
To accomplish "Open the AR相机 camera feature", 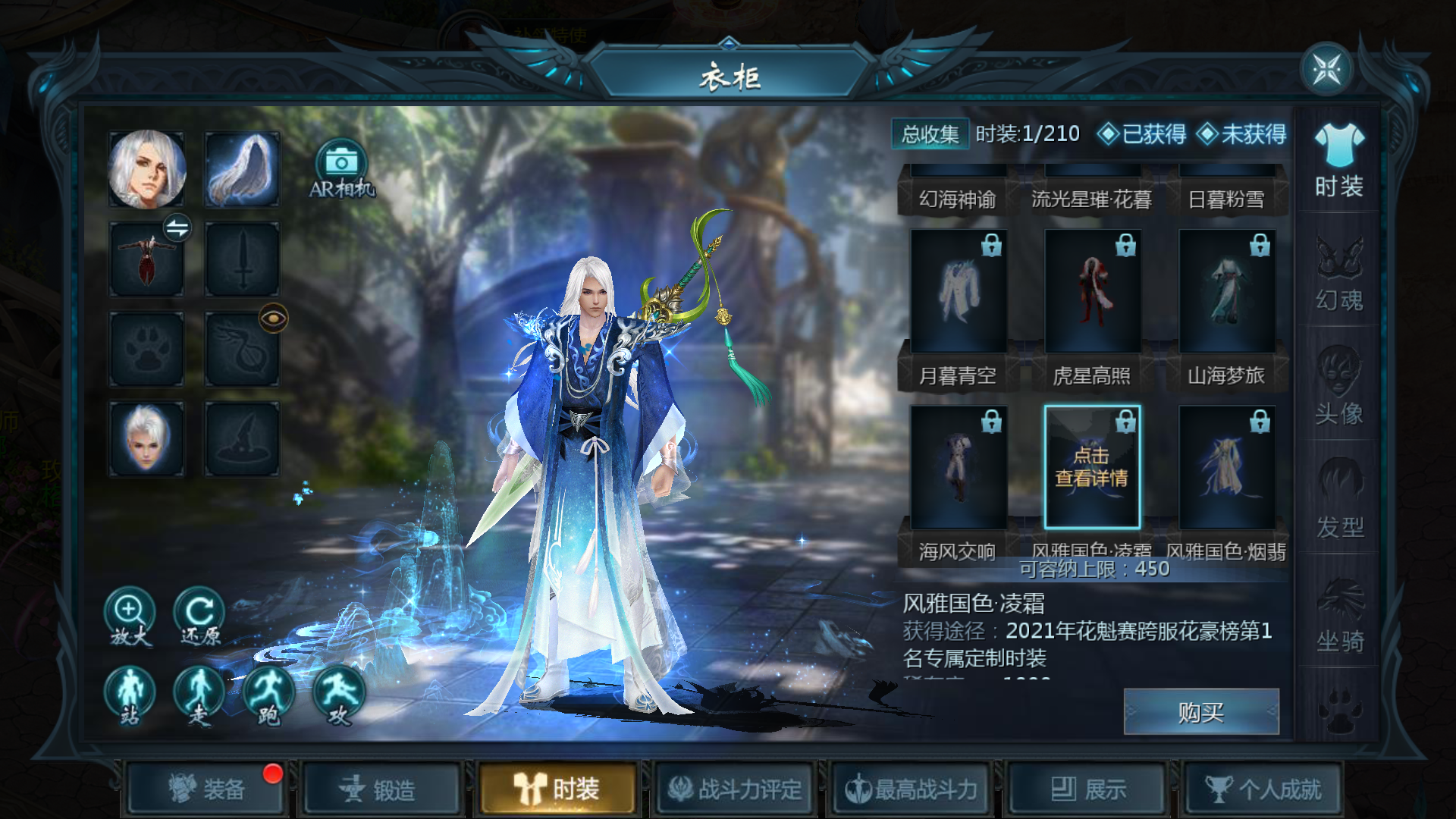I will point(341,168).
